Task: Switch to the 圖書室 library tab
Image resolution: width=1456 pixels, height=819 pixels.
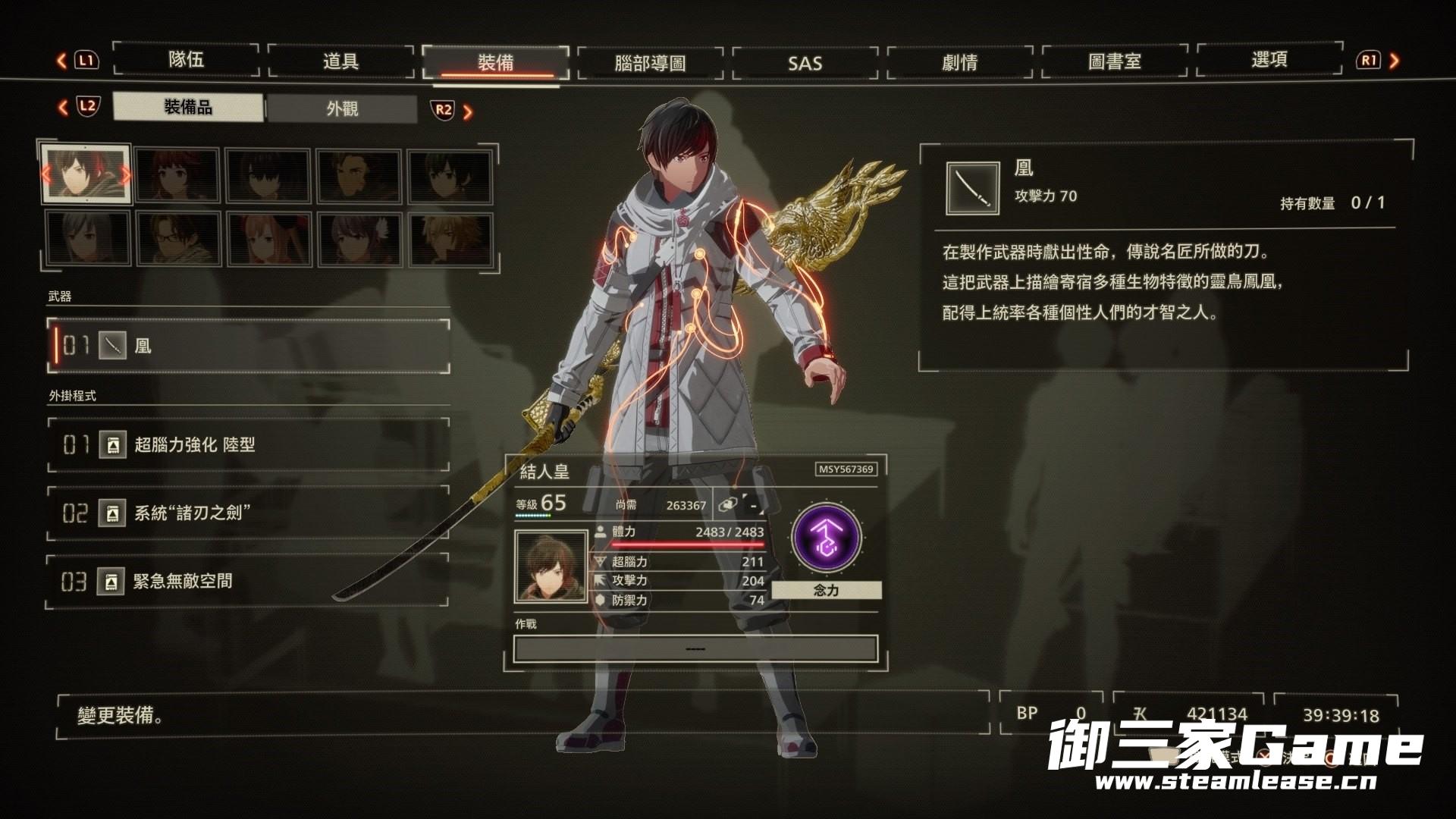Action: click(x=1115, y=61)
